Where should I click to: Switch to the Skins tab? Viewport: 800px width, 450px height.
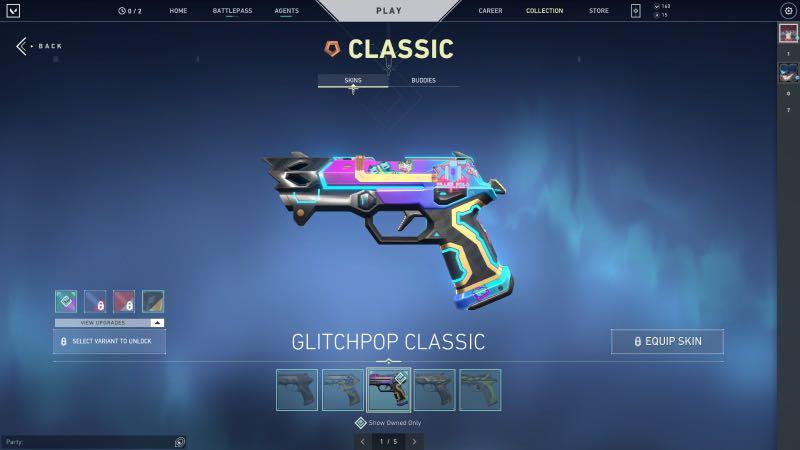pos(352,80)
